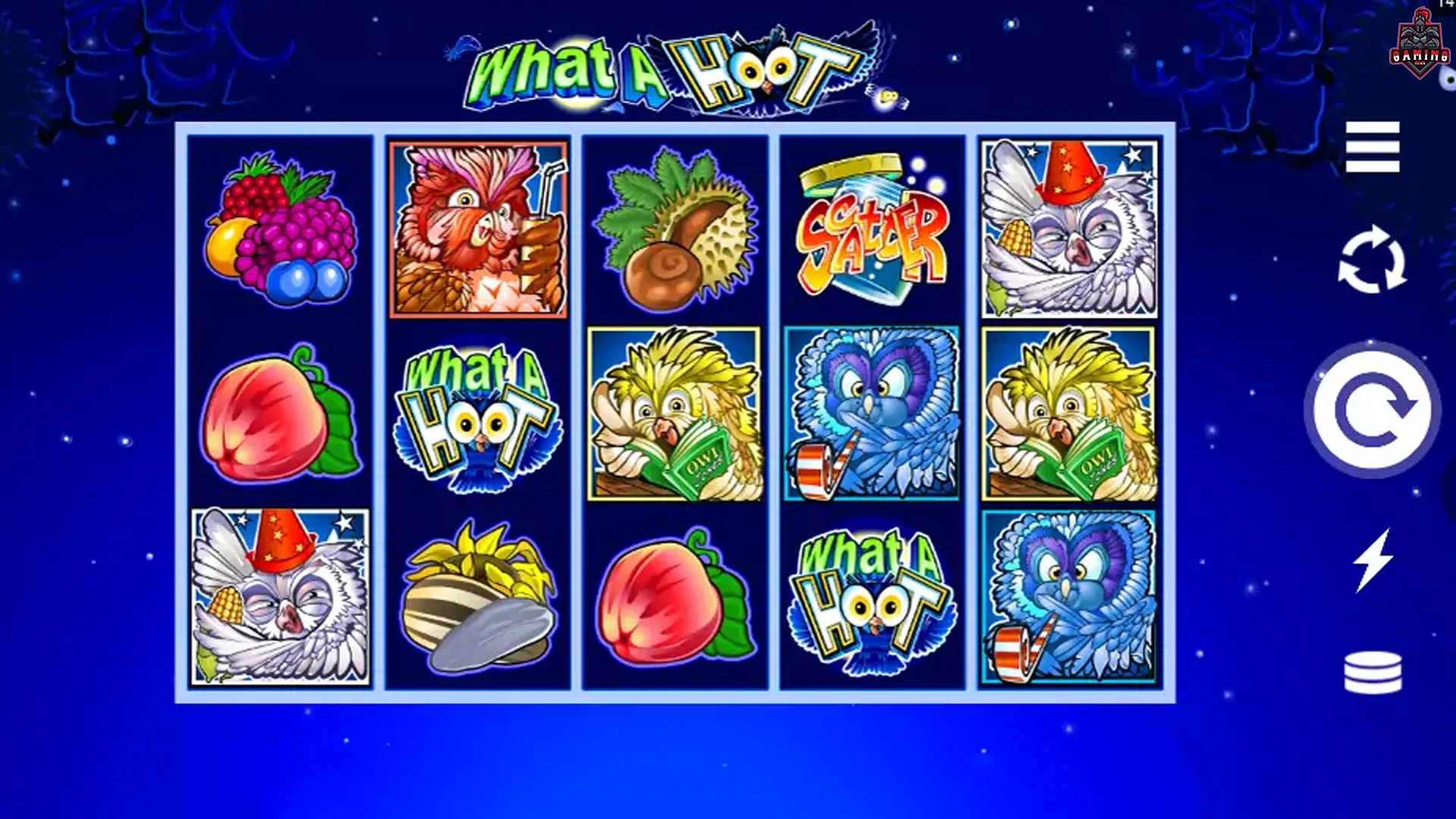Open the hamburger menu
1456x819 pixels.
coord(1372,147)
